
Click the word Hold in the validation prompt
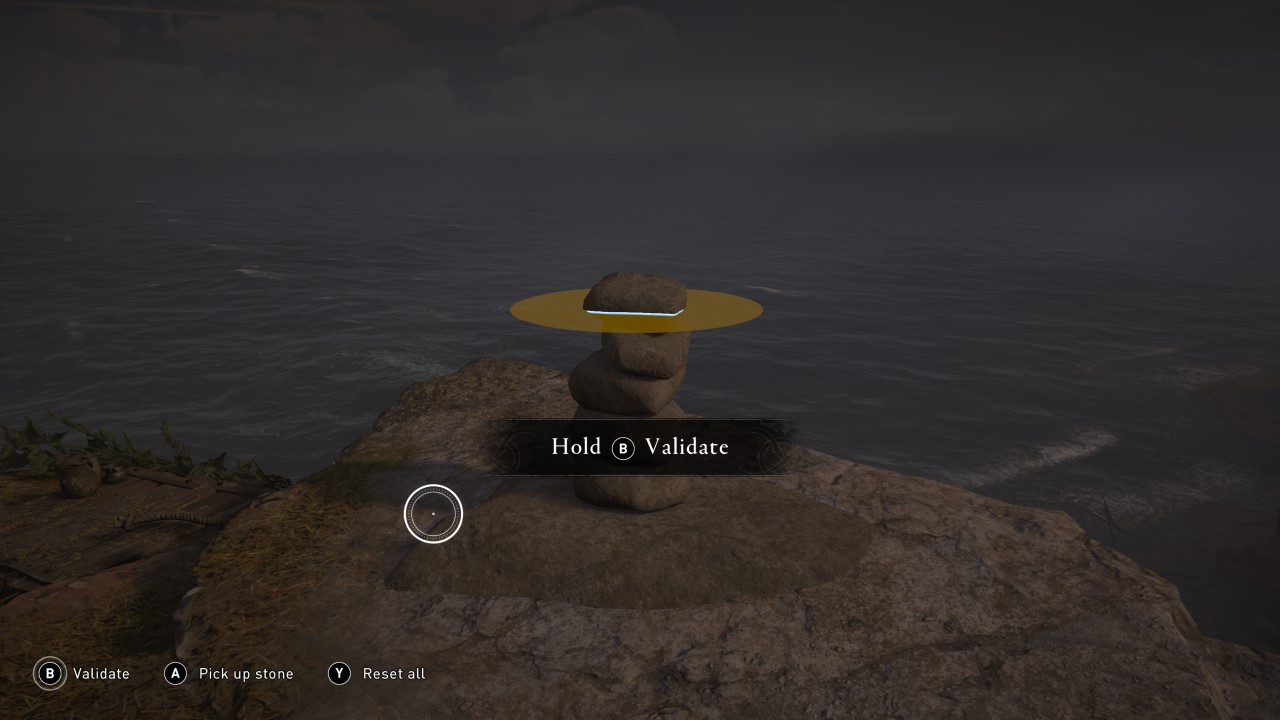[576, 447]
